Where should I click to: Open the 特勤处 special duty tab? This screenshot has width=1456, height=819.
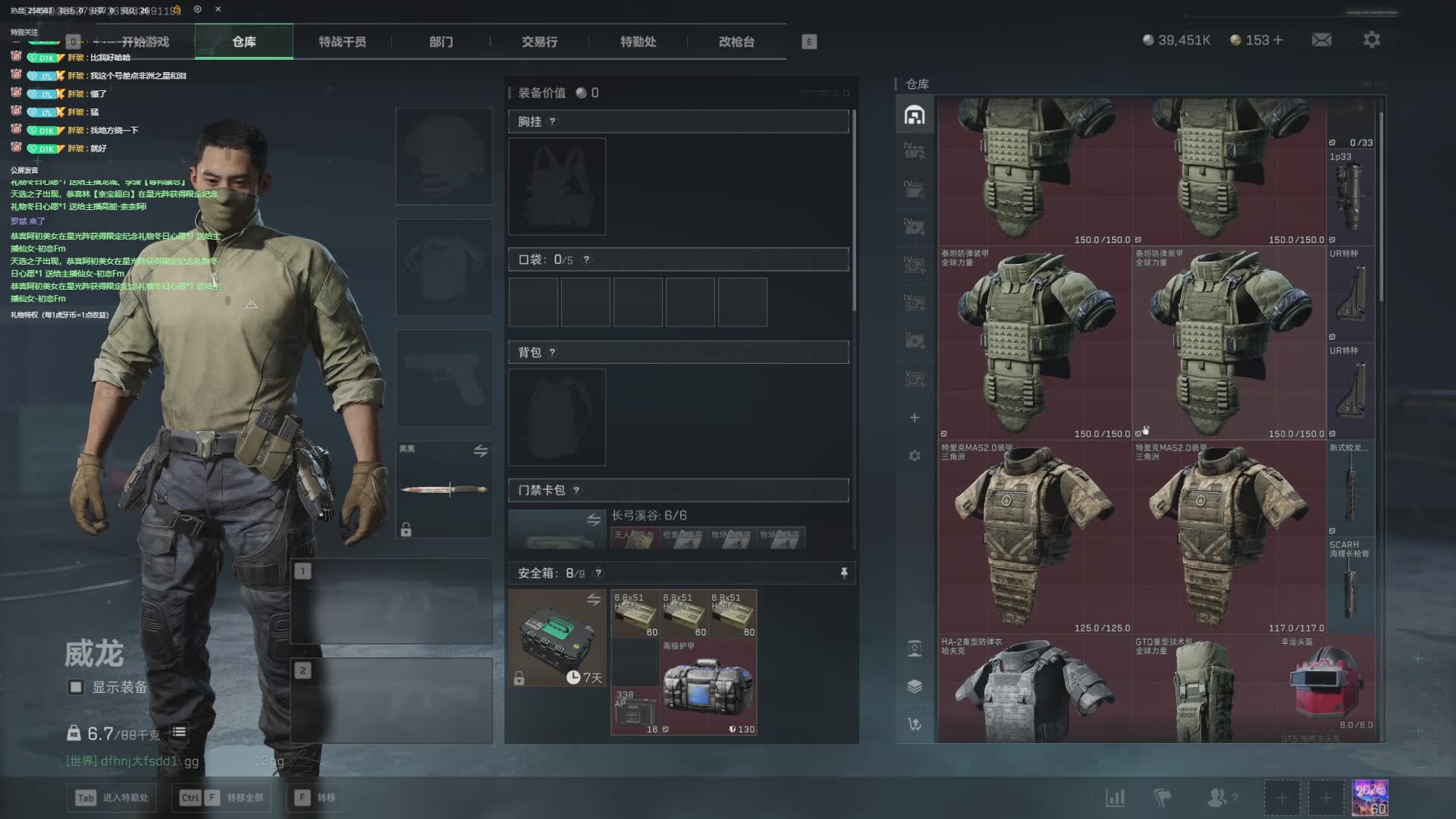638,42
